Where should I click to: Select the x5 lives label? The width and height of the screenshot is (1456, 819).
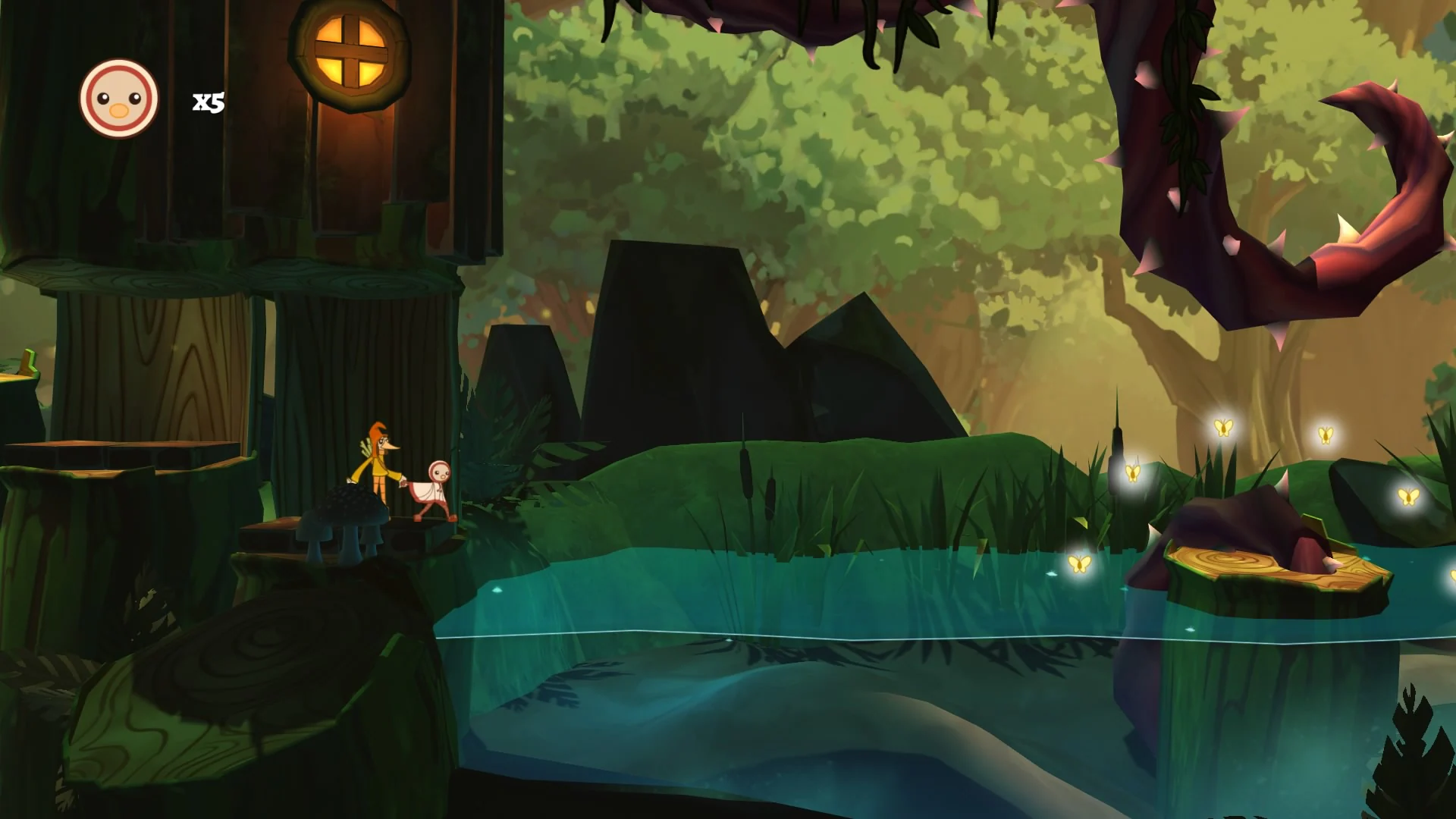click(206, 101)
